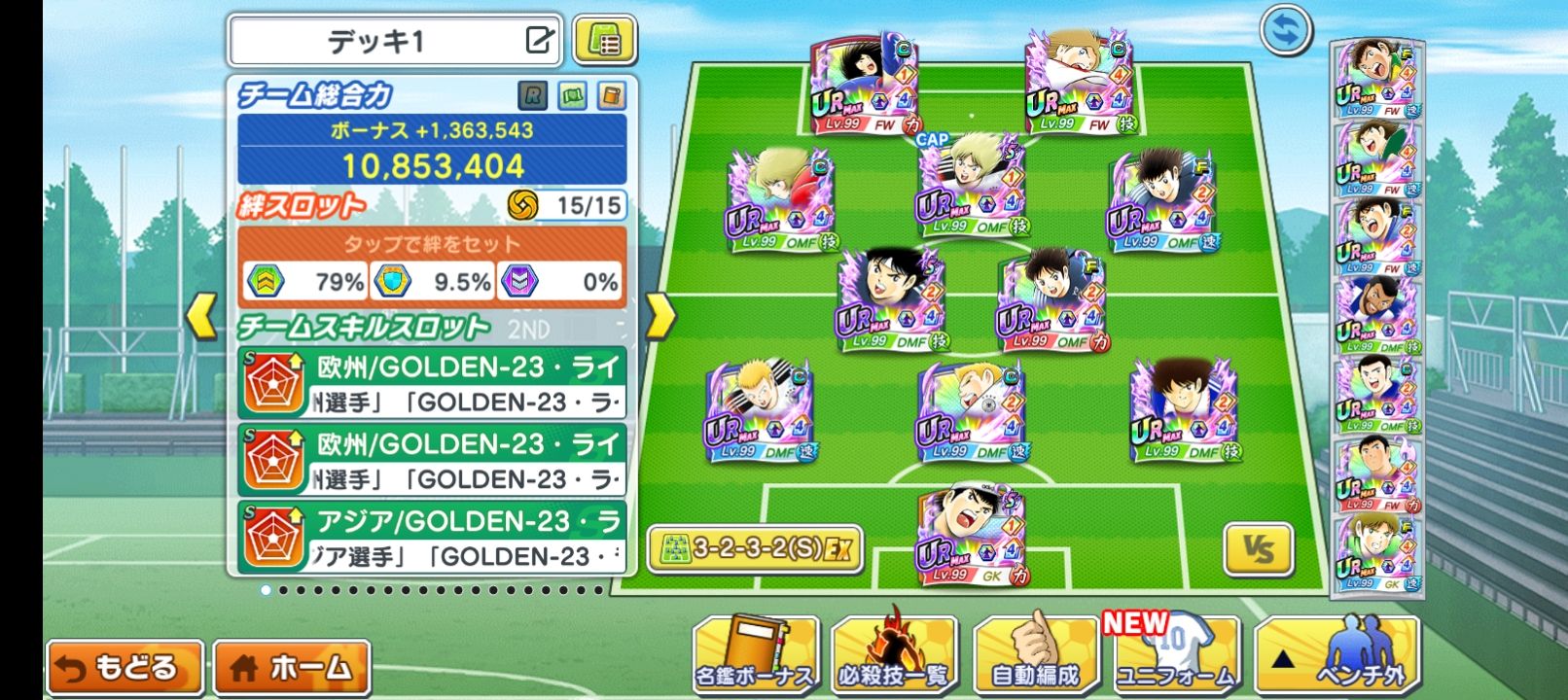Go back with the もどる button
Image resolution: width=1568 pixels, height=700 pixels.
[x=124, y=668]
